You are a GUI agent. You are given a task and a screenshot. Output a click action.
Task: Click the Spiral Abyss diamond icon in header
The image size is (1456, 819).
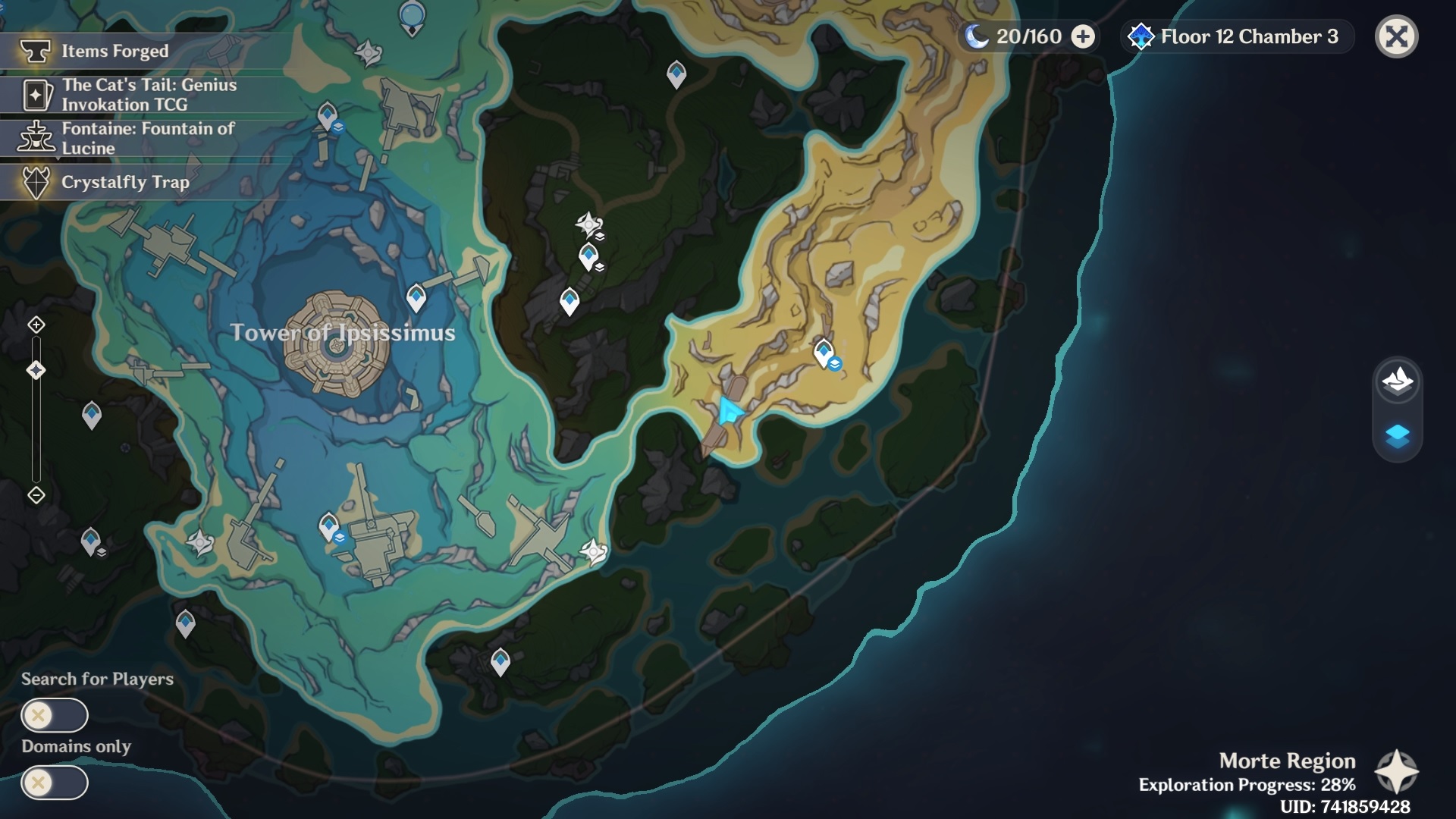1141,35
